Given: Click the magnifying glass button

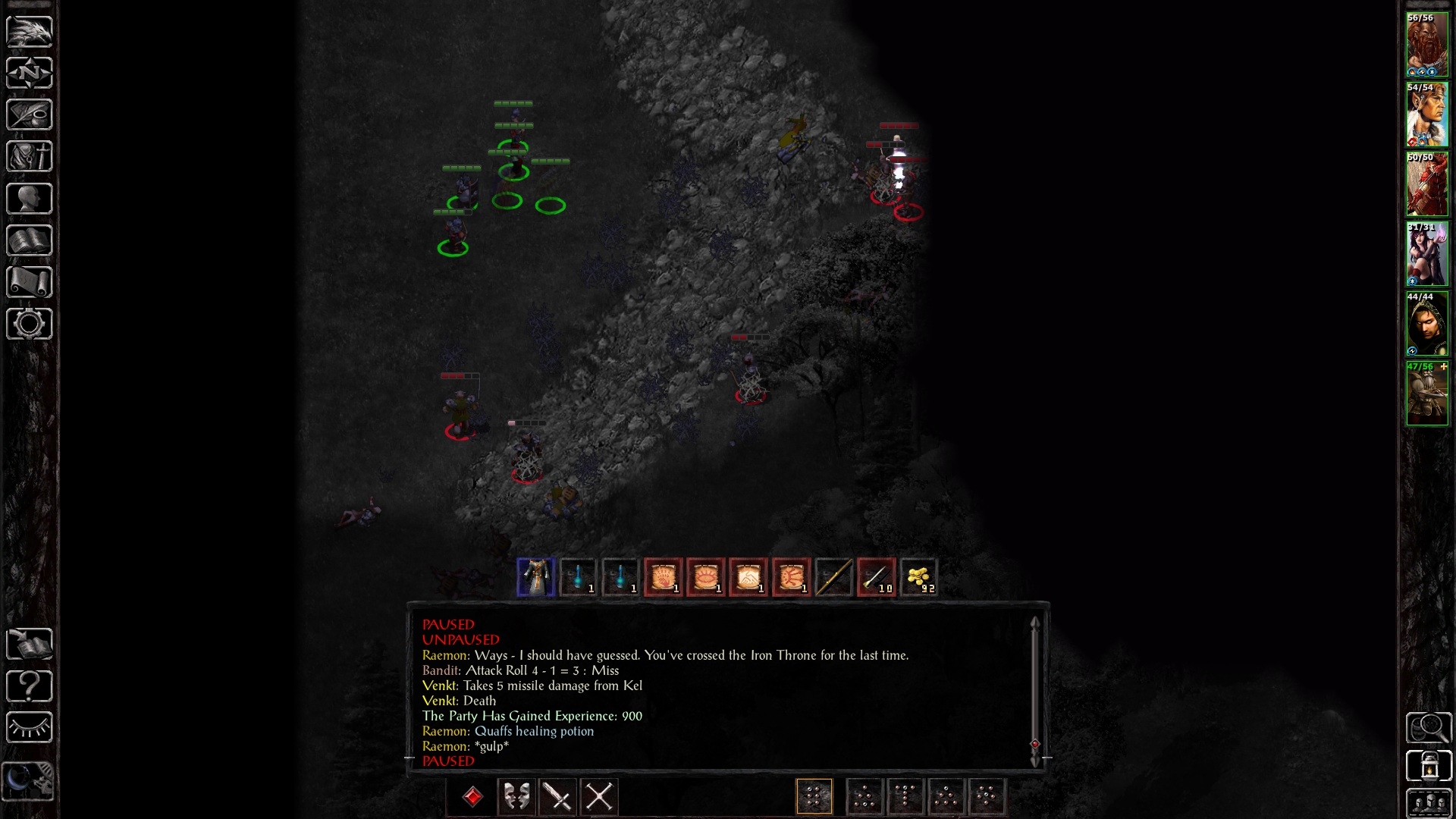Looking at the screenshot, I should point(1429,728).
